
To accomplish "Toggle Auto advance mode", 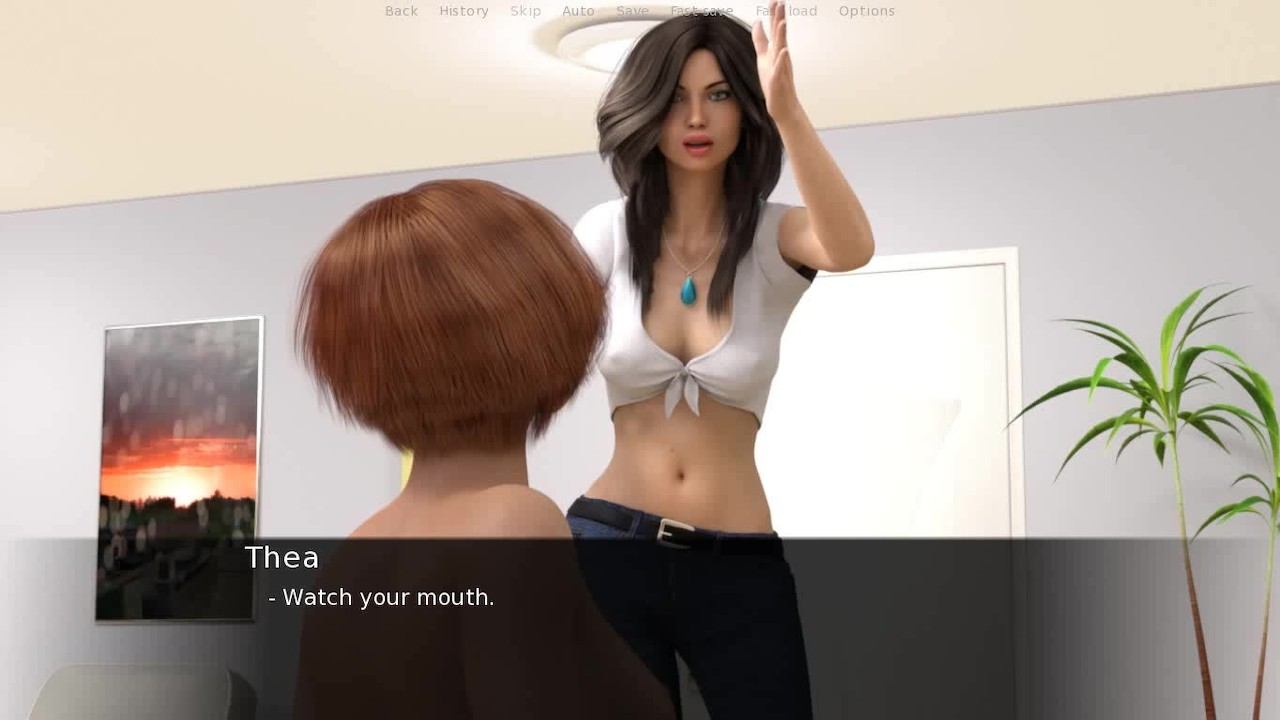I will [x=579, y=11].
